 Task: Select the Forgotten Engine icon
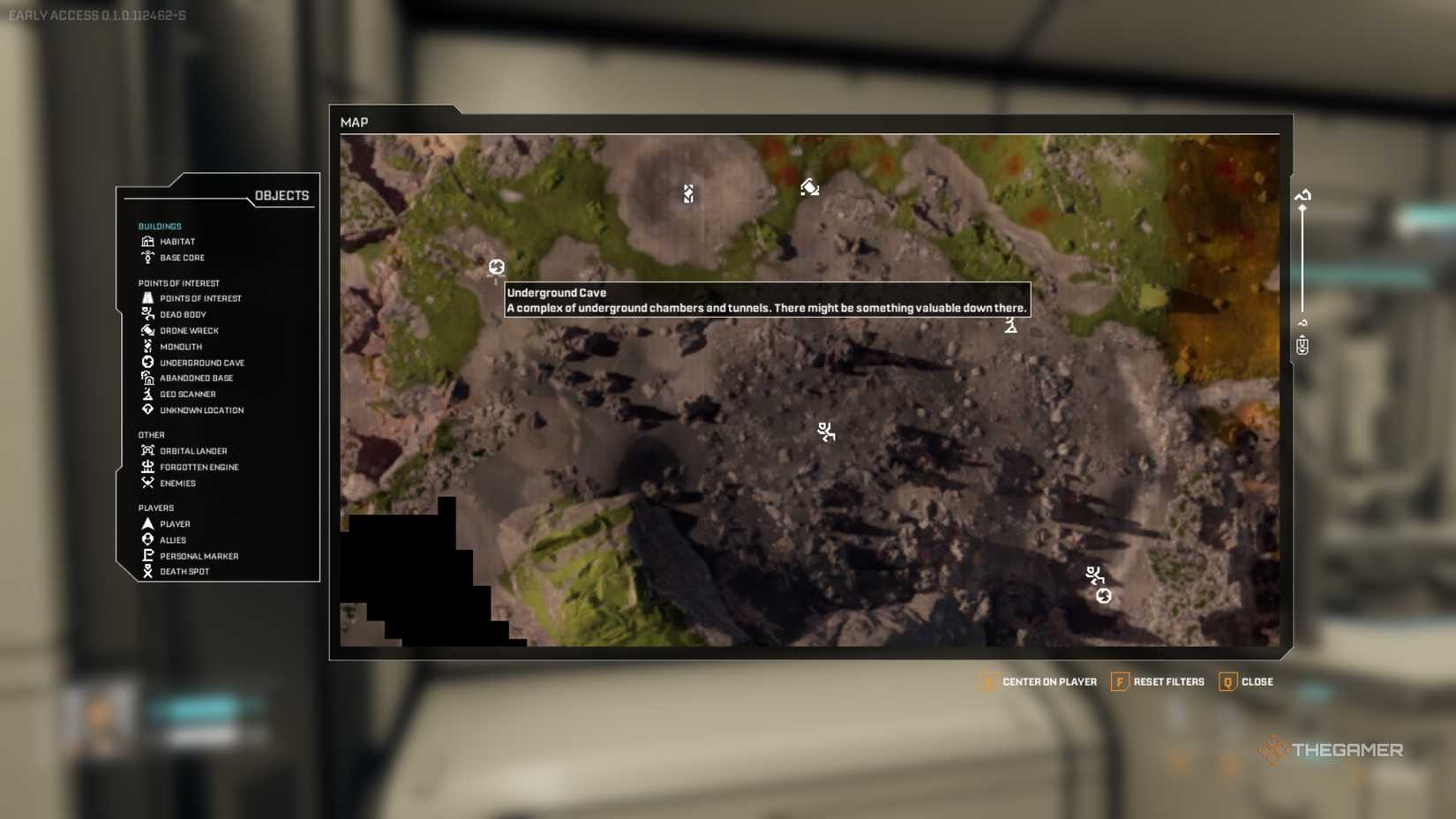(x=149, y=467)
